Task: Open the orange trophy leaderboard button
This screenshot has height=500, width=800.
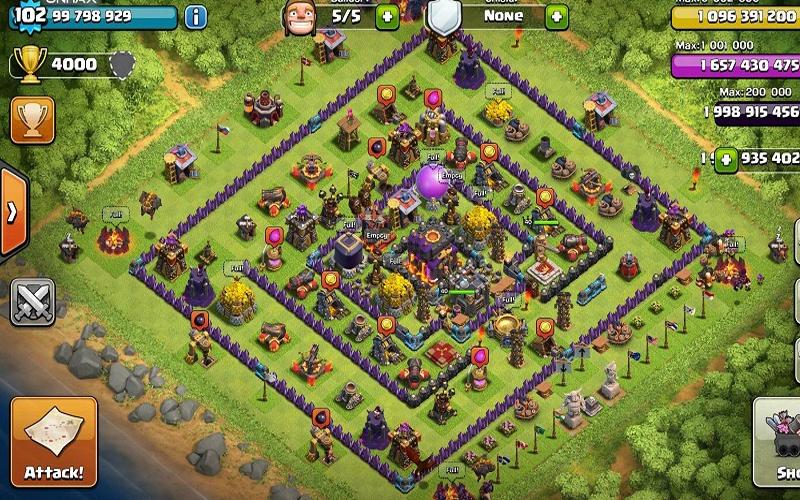Action: coord(32,119)
